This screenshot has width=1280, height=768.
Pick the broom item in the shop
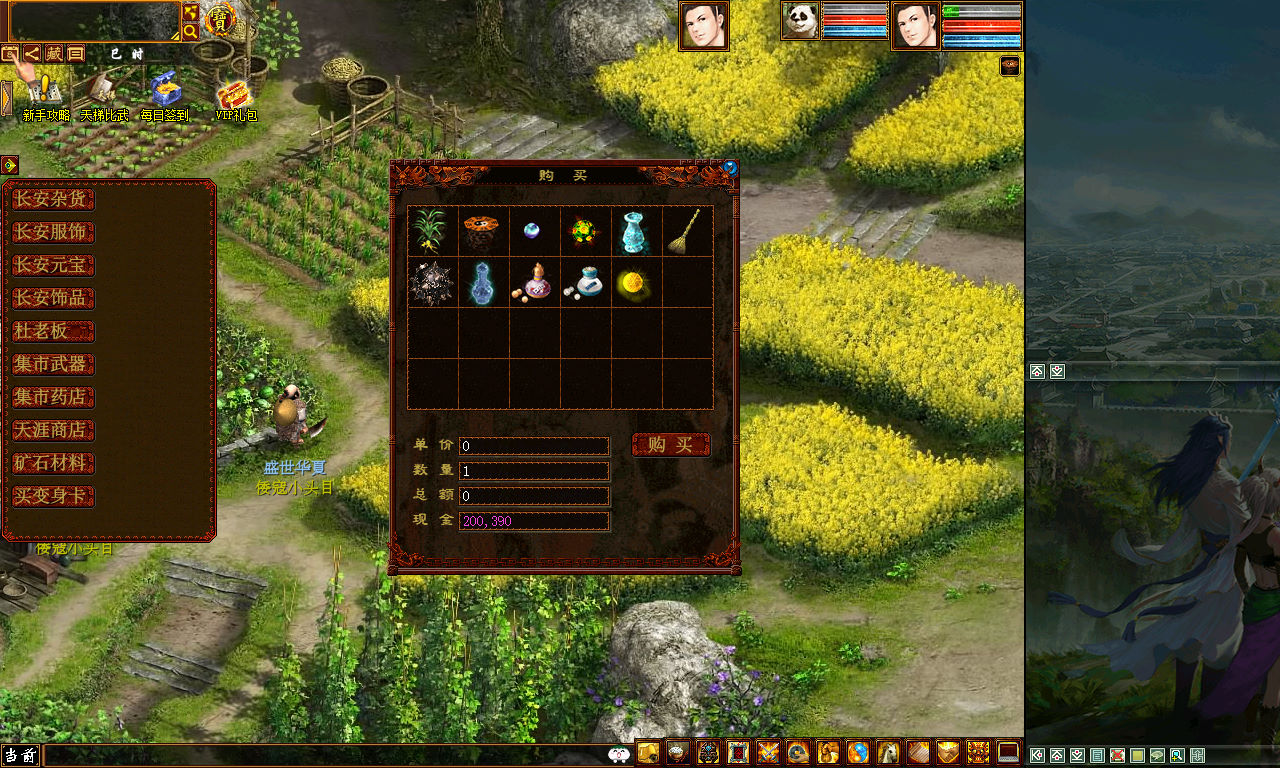coord(686,231)
